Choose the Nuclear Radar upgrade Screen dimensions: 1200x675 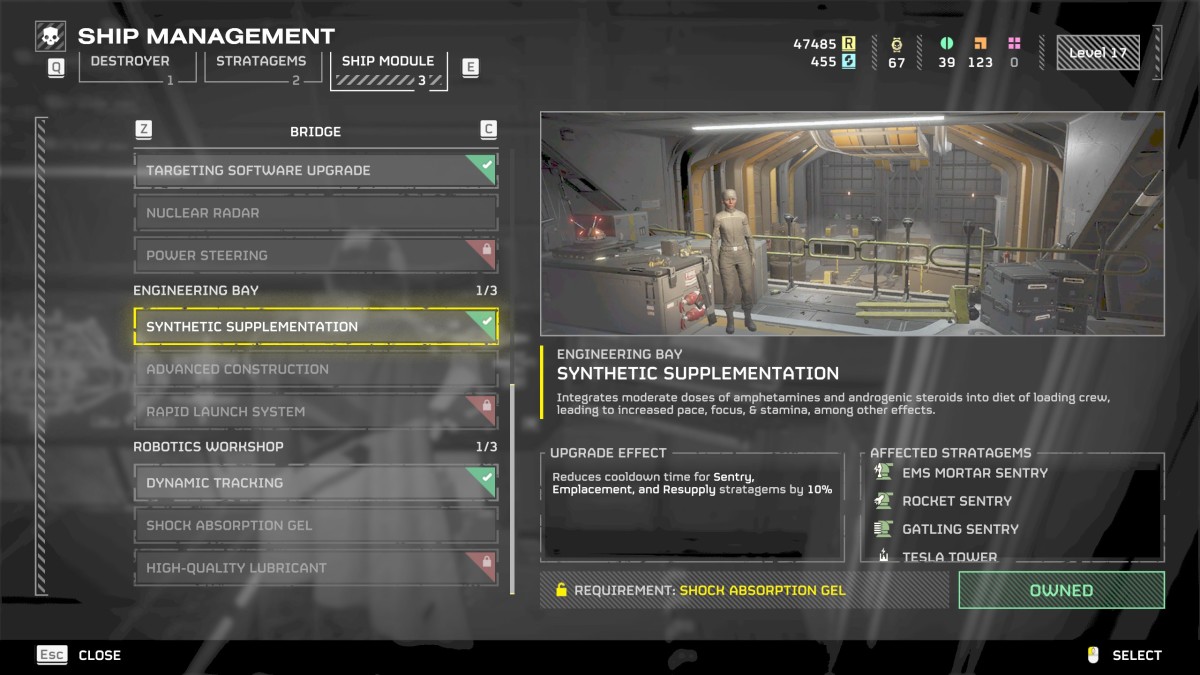pos(315,213)
